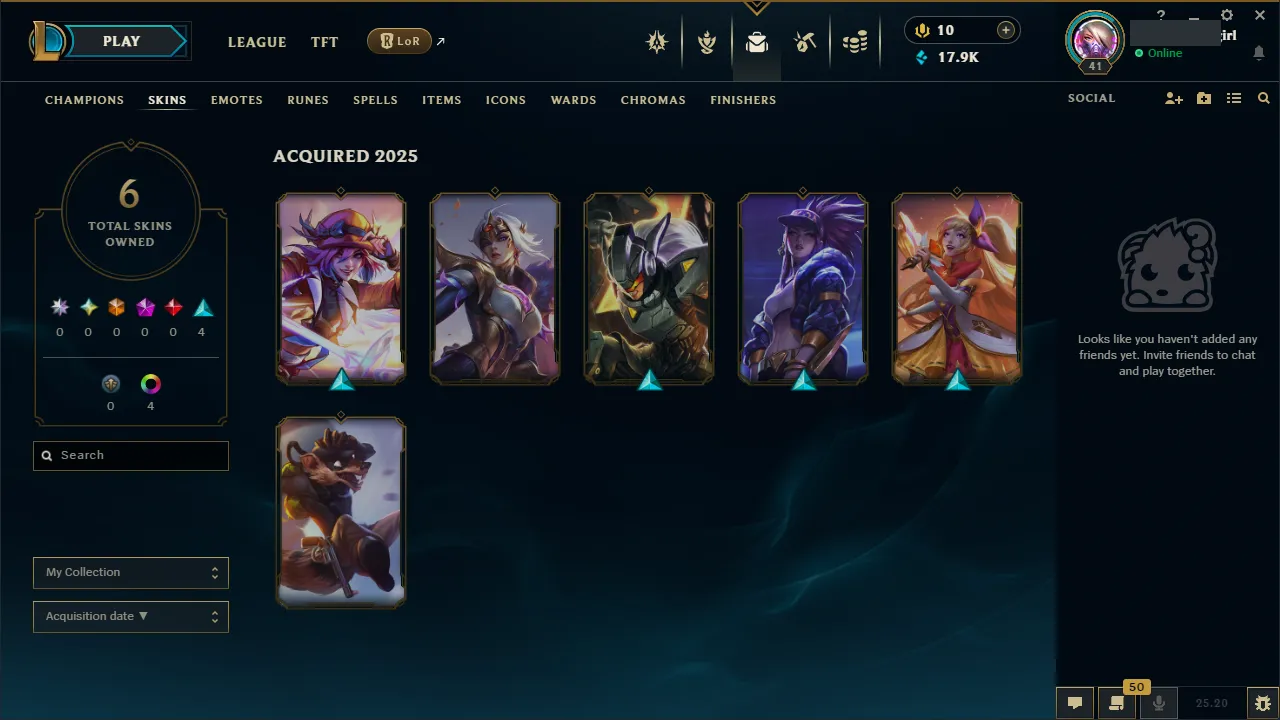Open the My Collection dropdown
The width and height of the screenshot is (1280, 720).
pyautogui.click(x=130, y=572)
